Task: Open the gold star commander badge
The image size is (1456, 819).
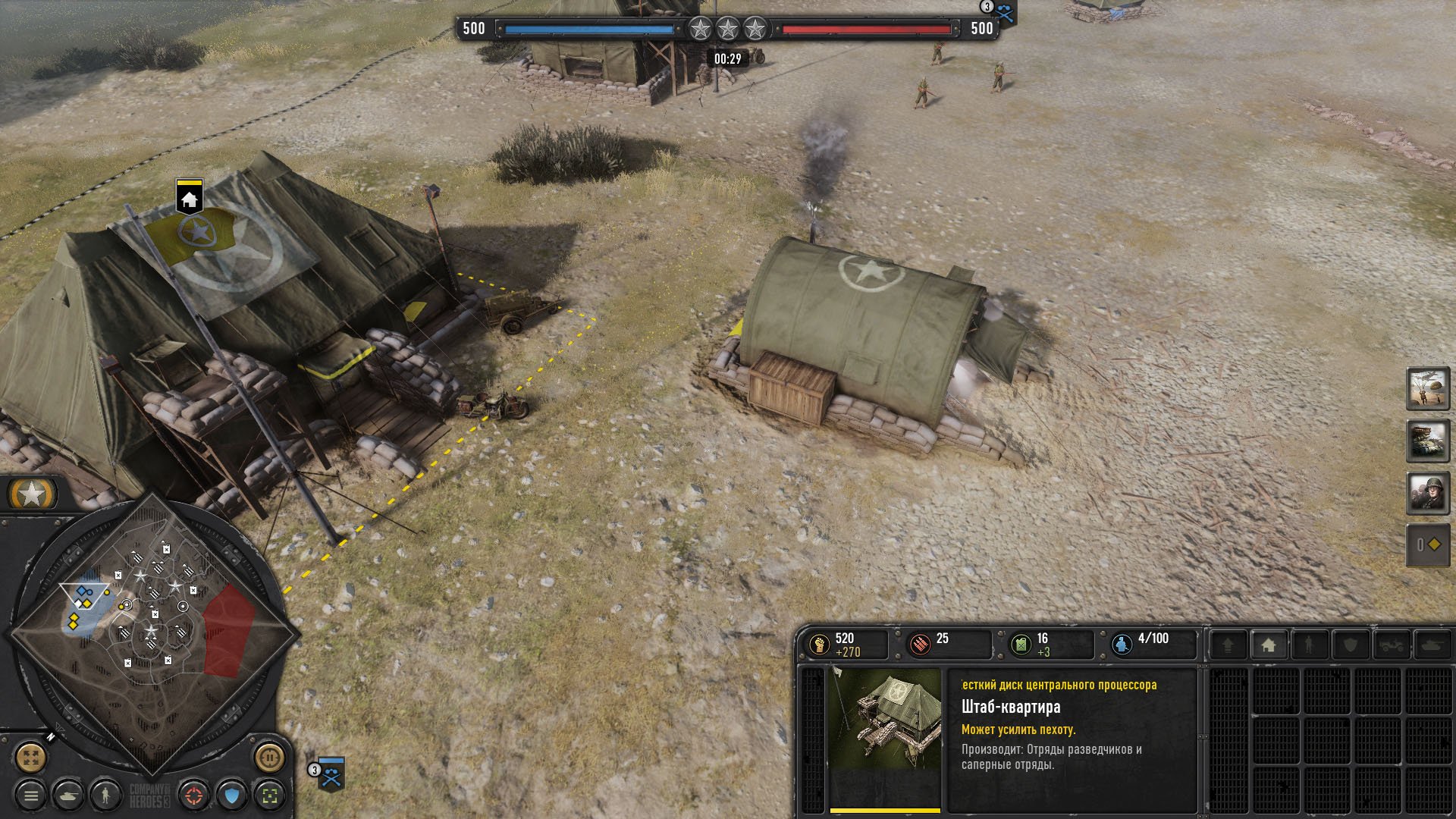Action: [x=32, y=495]
